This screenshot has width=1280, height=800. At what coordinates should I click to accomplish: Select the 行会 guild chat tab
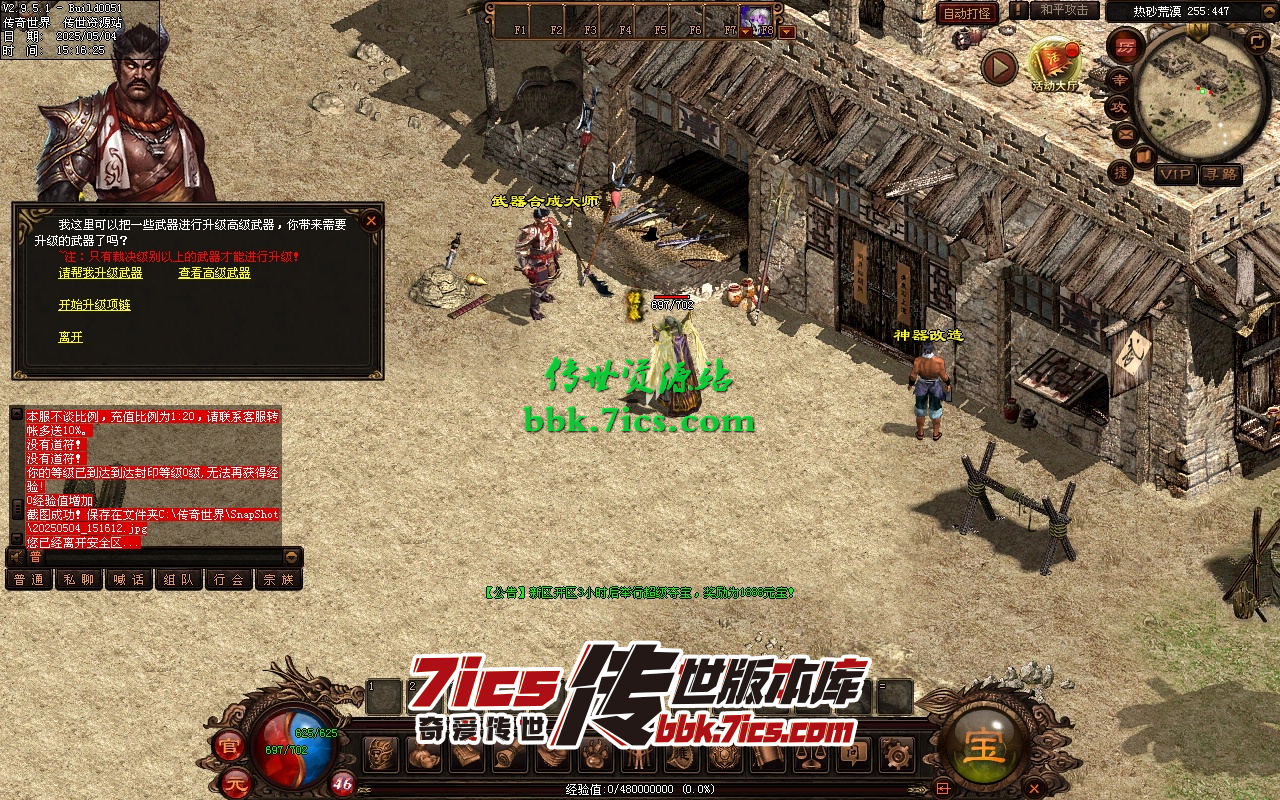[x=229, y=579]
